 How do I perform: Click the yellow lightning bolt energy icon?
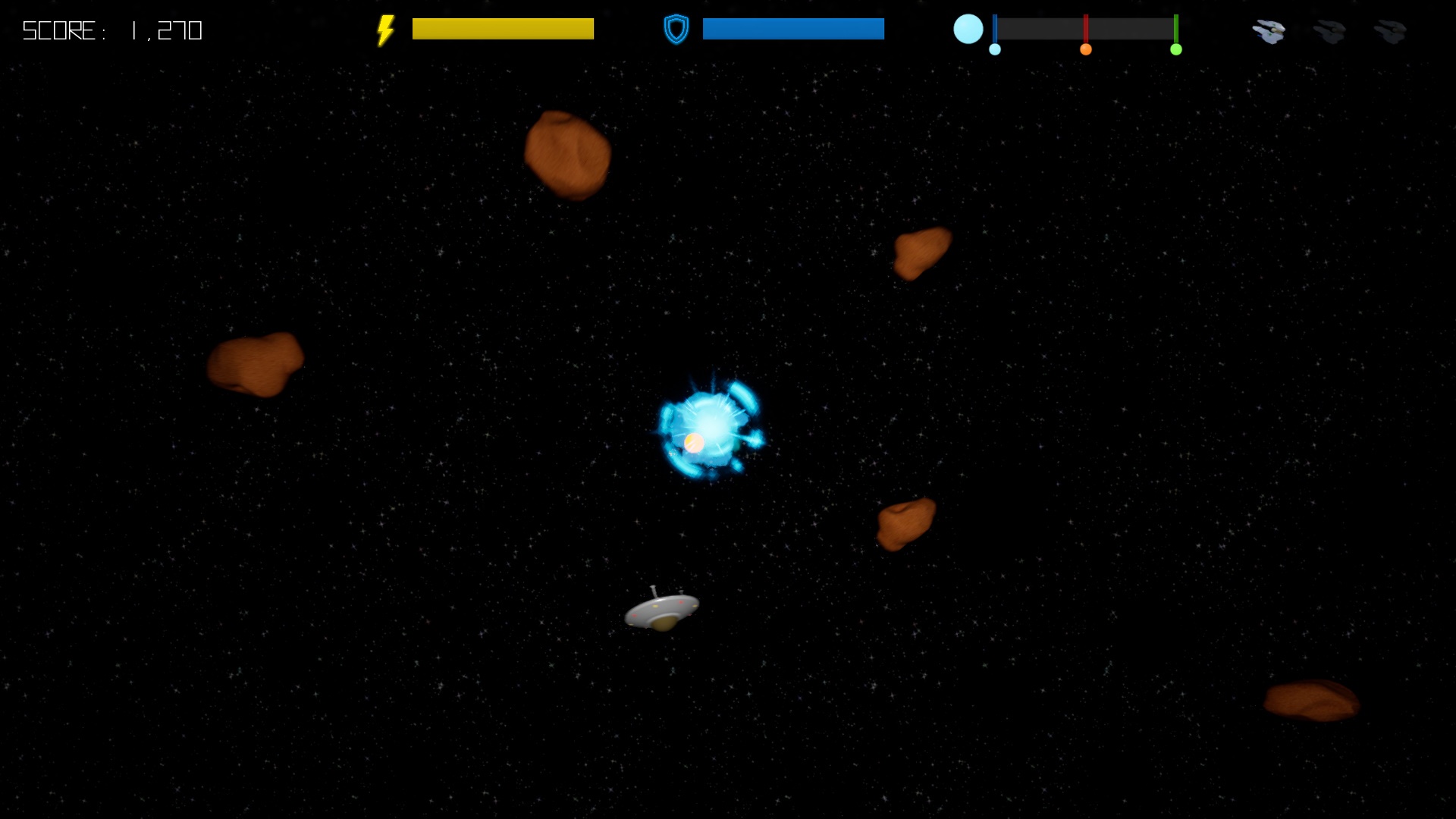click(x=385, y=29)
